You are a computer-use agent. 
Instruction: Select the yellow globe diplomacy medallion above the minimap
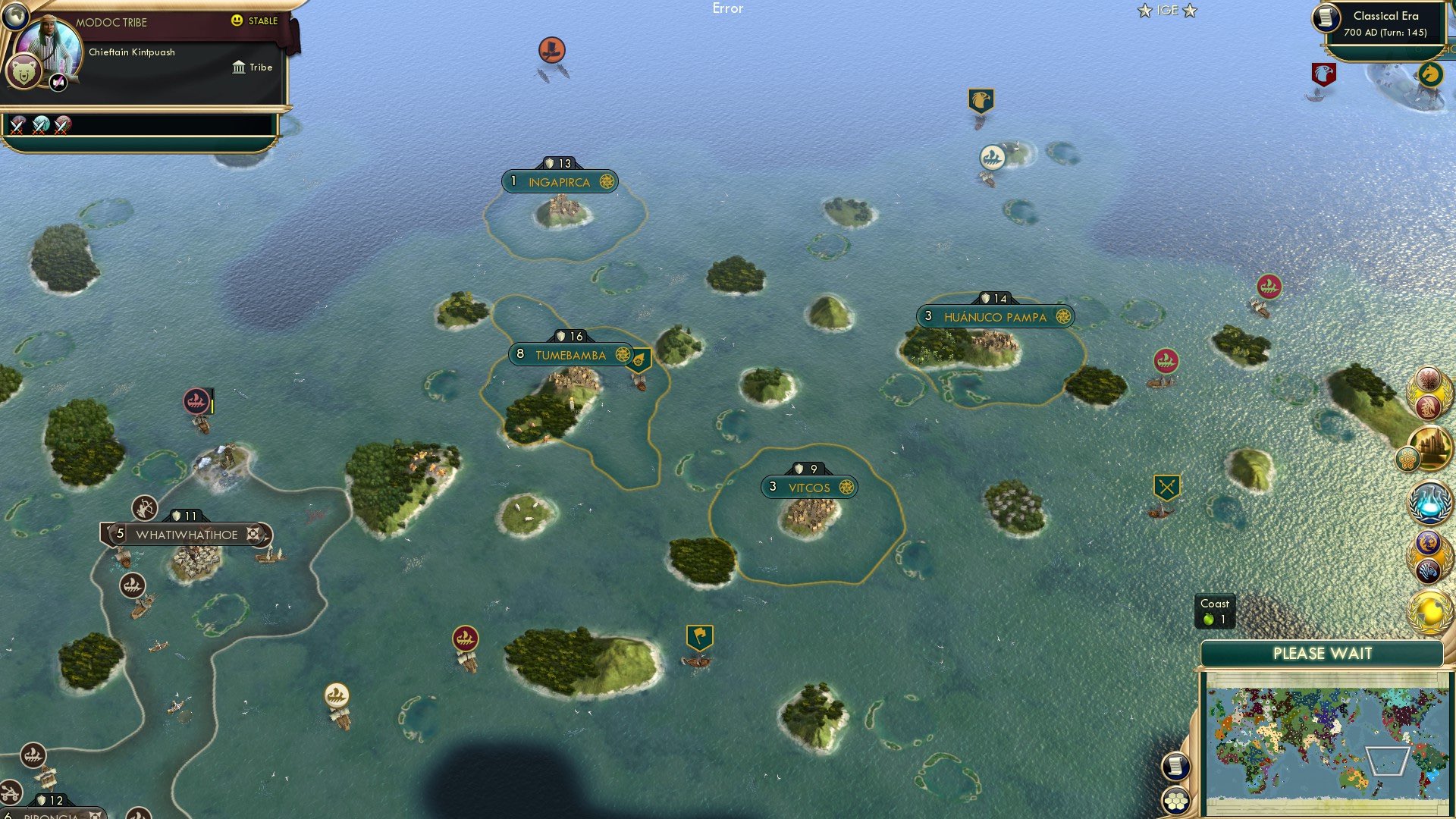[1431, 611]
